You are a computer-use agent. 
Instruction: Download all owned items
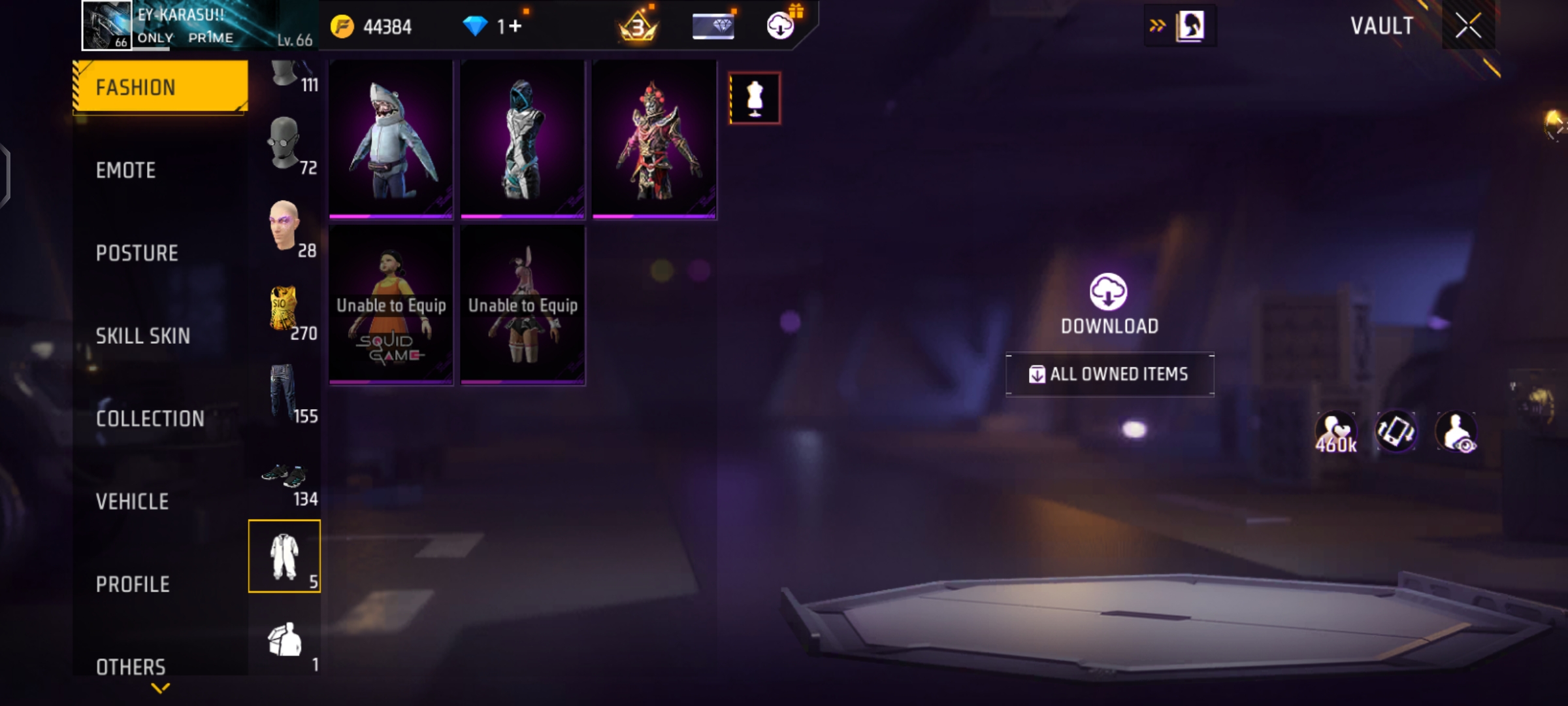click(x=1109, y=374)
